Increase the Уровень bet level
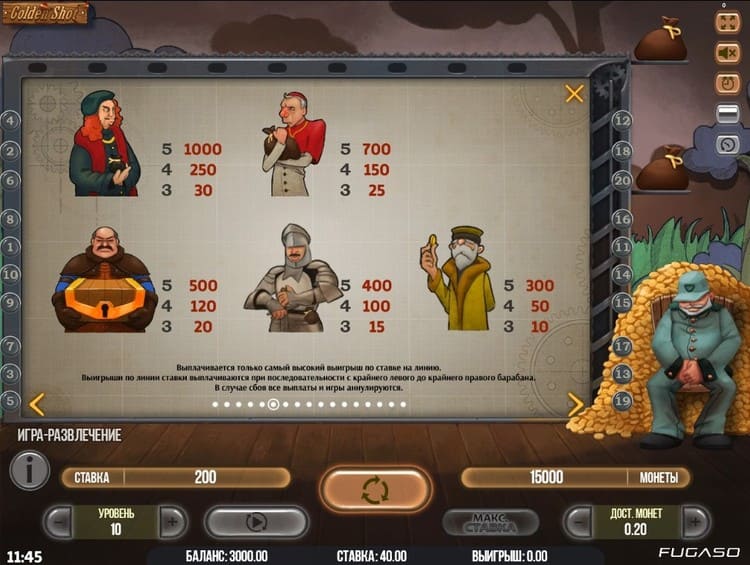The image size is (750, 565). (x=173, y=521)
